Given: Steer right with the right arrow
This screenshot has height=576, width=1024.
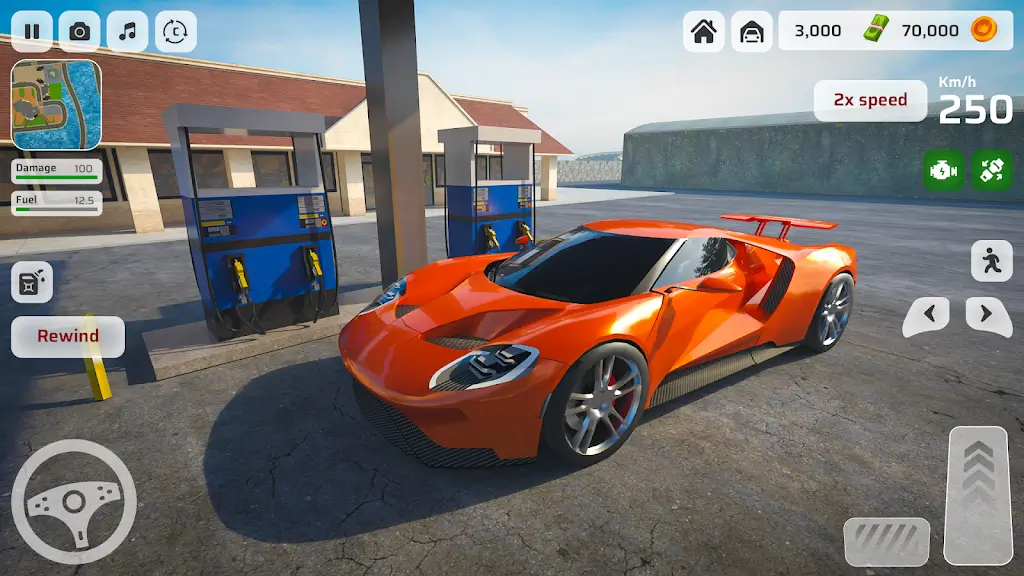Looking at the screenshot, I should click(x=988, y=316).
